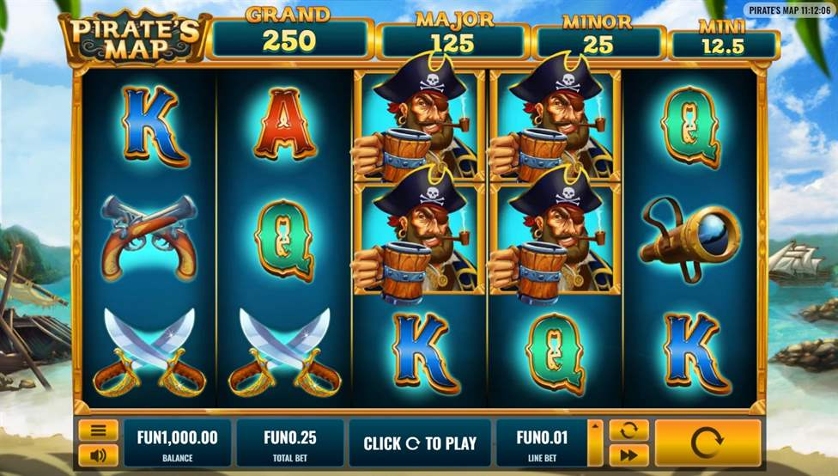Activate the fast-forward turbo button

point(629,455)
